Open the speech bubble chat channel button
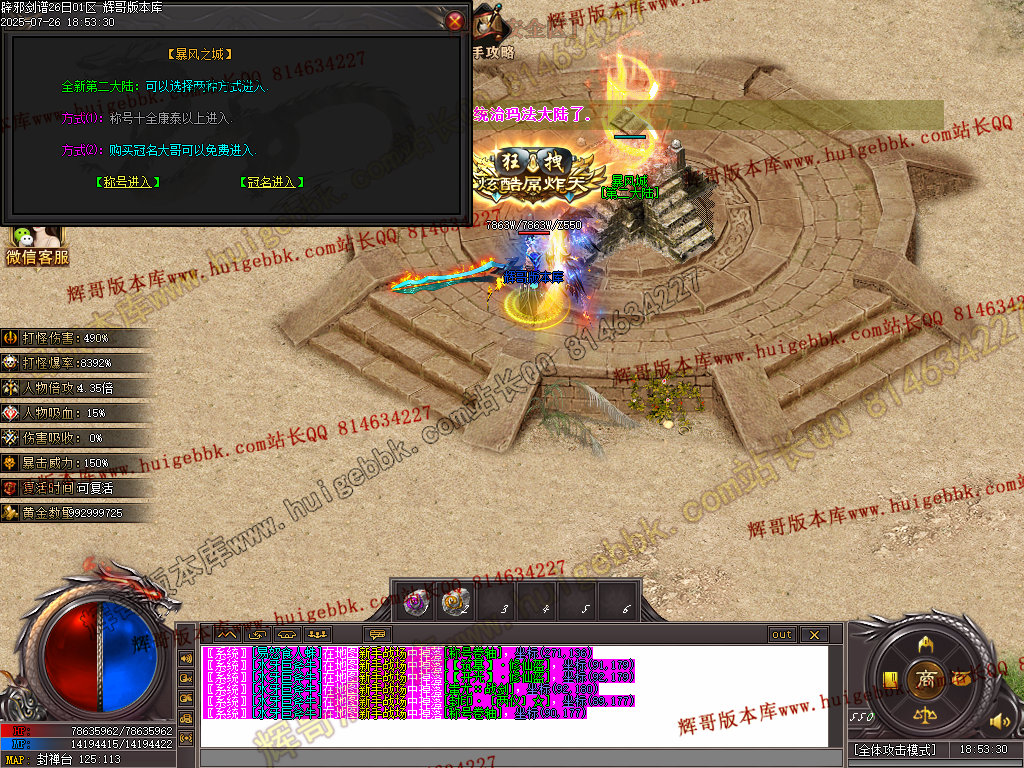The height and width of the screenshot is (768, 1024). click(377, 634)
